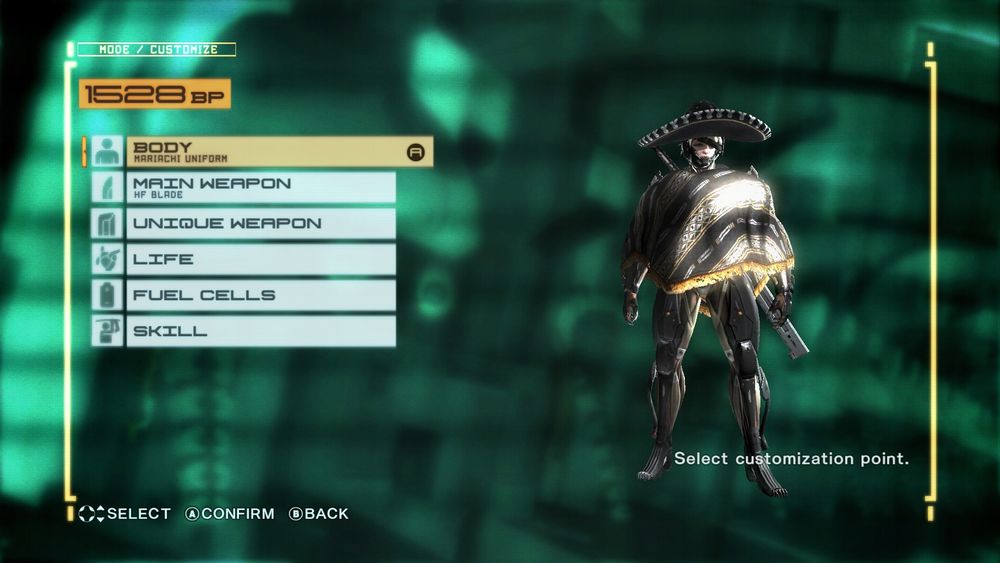Viewport: 1000px width, 563px height.
Task: Select the Fuel Cells entry
Action: (x=260, y=295)
